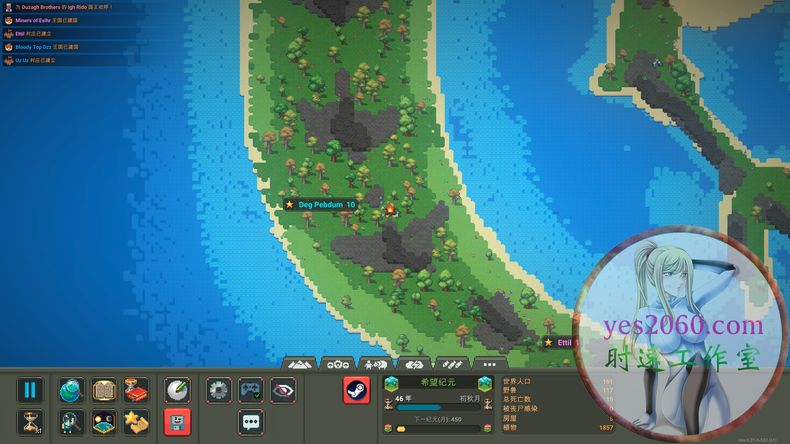Select the creature magnifier inspect tool
790x444 pixels.
point(72,421)
